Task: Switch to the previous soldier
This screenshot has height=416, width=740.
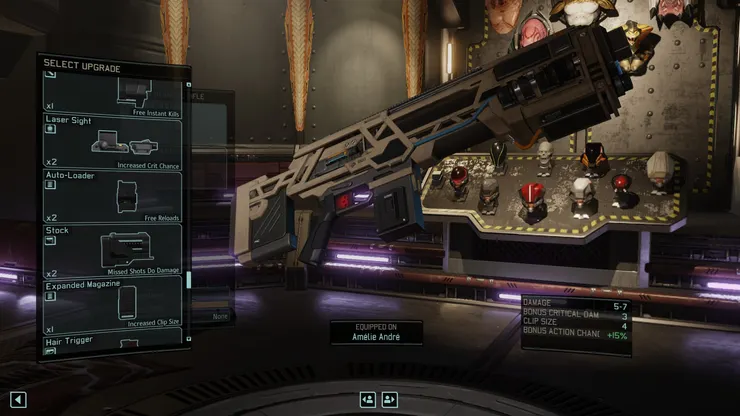Action: point(368,399)
